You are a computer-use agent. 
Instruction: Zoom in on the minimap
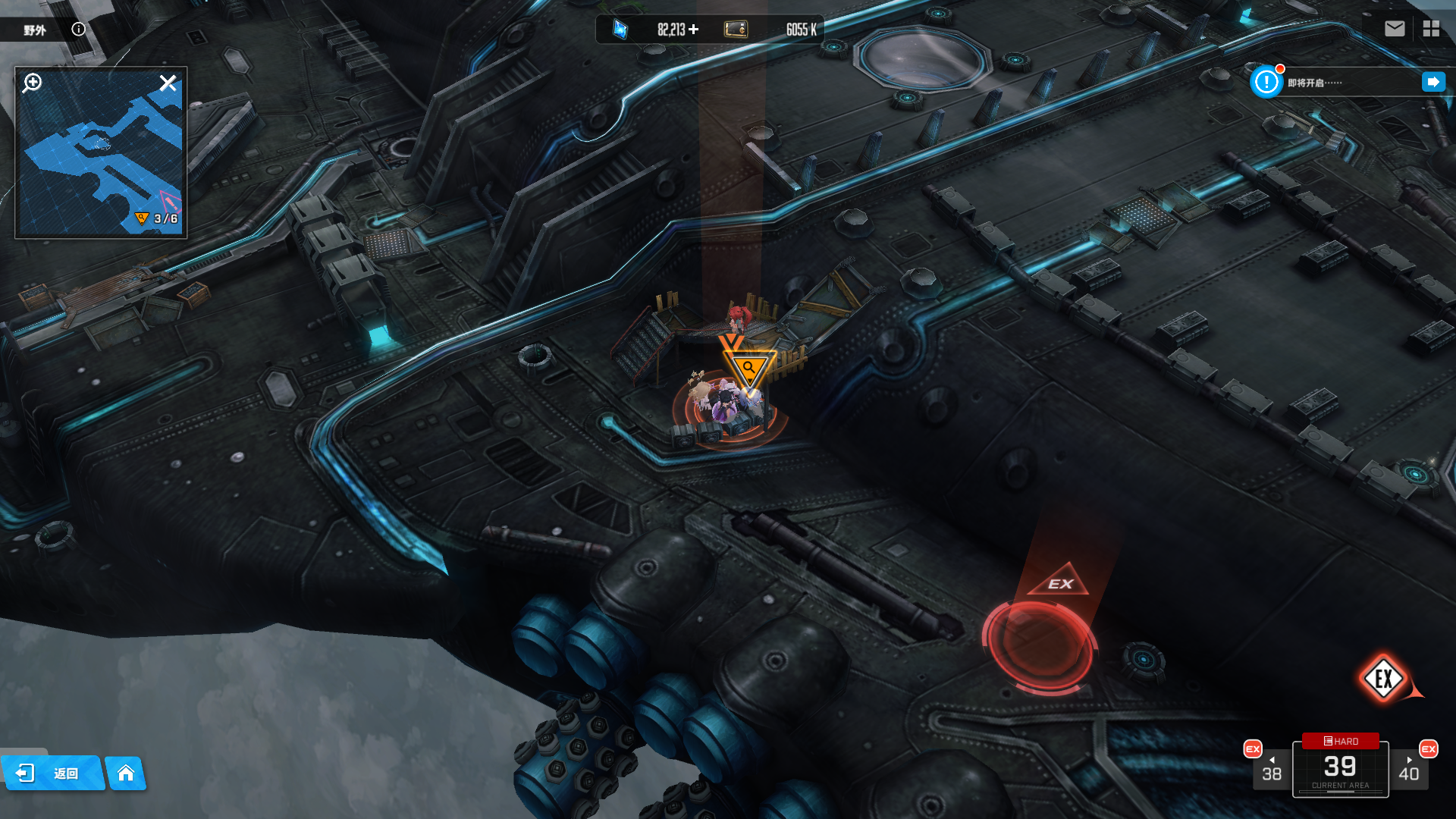point(33,83)
